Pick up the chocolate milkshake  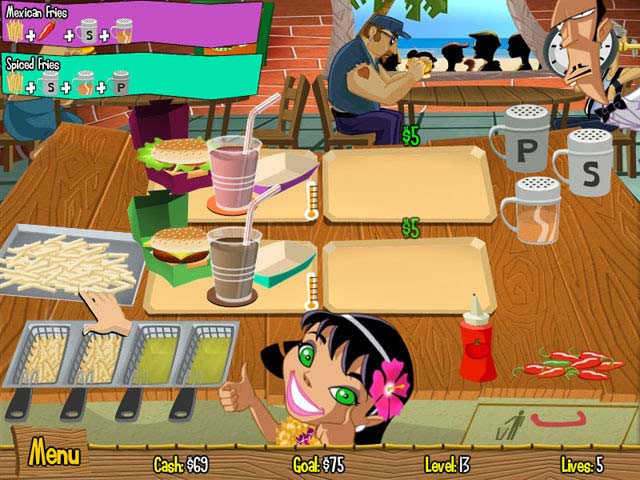pos(233,262)
